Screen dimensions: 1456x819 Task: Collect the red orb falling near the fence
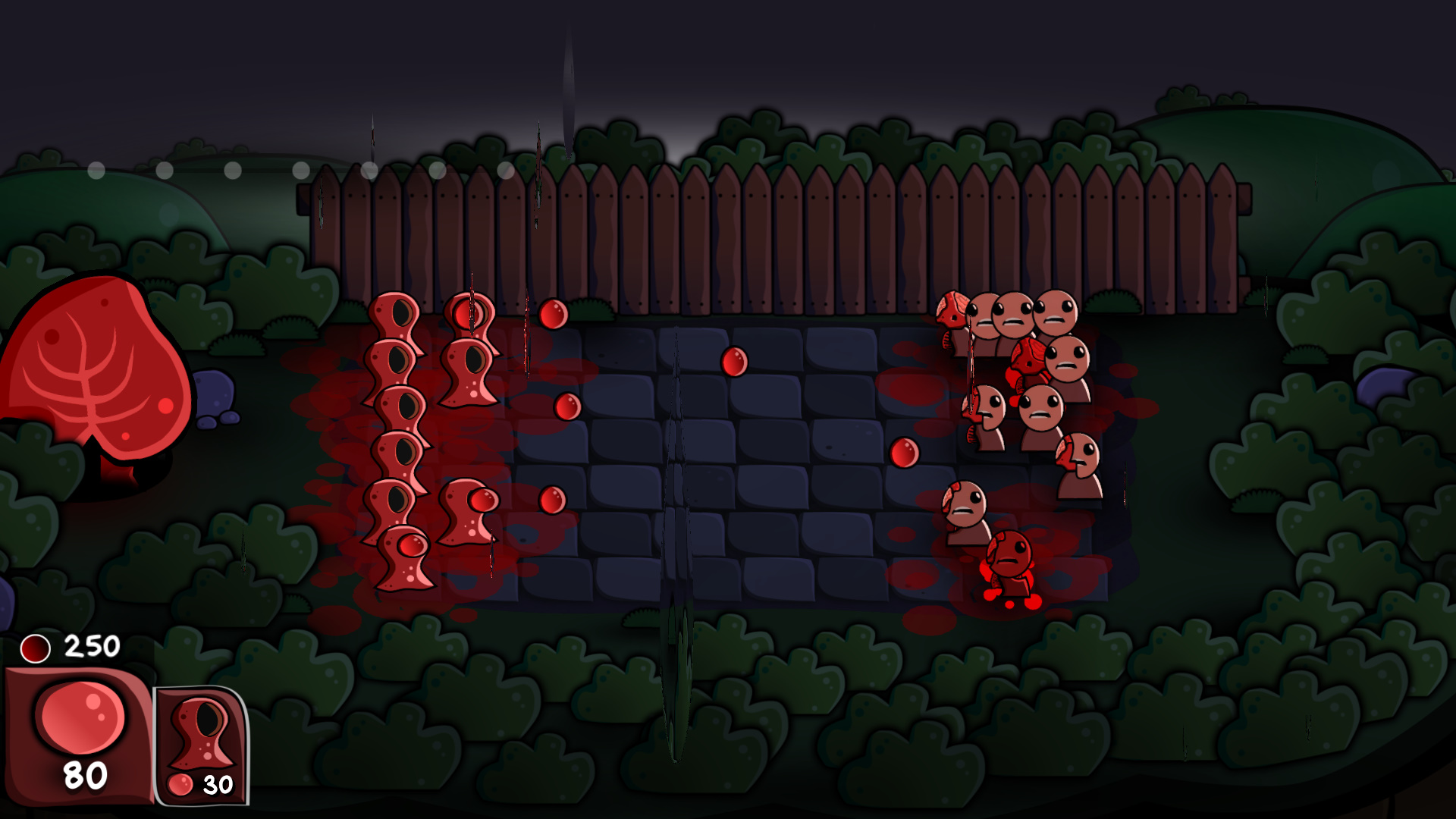tap(551, 315)
